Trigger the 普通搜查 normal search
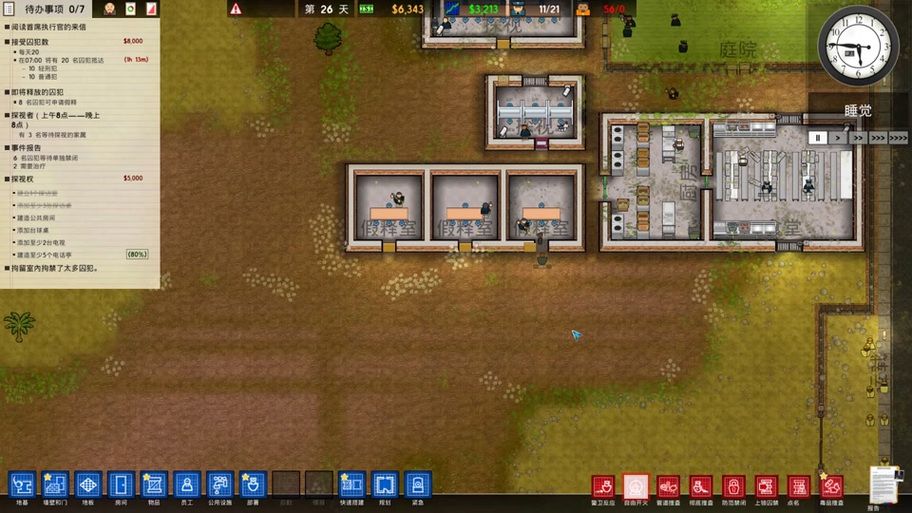Image resolution: width=912 pixels, height=513 pixels. pos(668,487)
